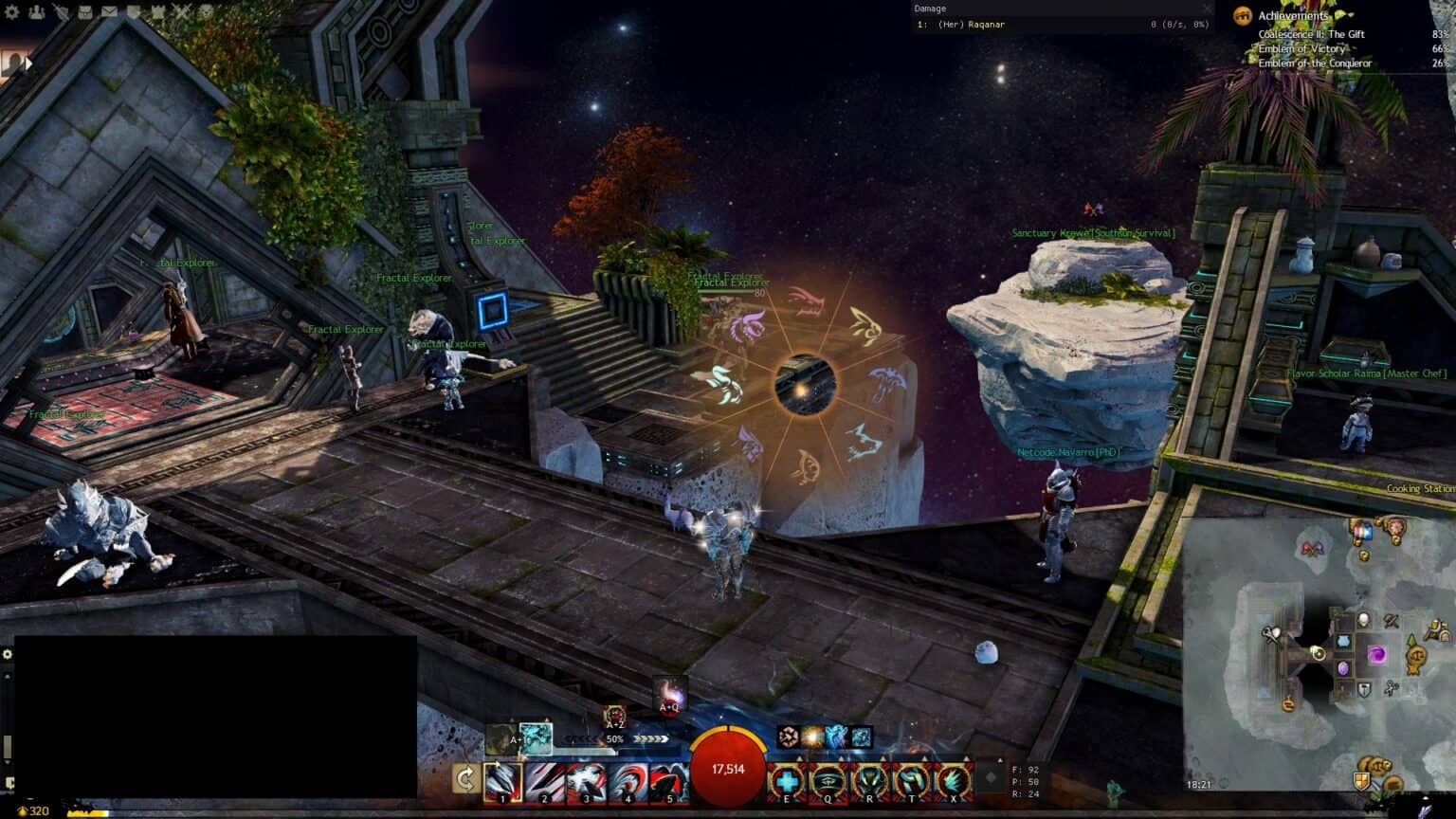The width and height of the screenshot is (1456, 819).
Task: Open the PvP crossed-swords panel icon
Action: click(x=179, y=11)
